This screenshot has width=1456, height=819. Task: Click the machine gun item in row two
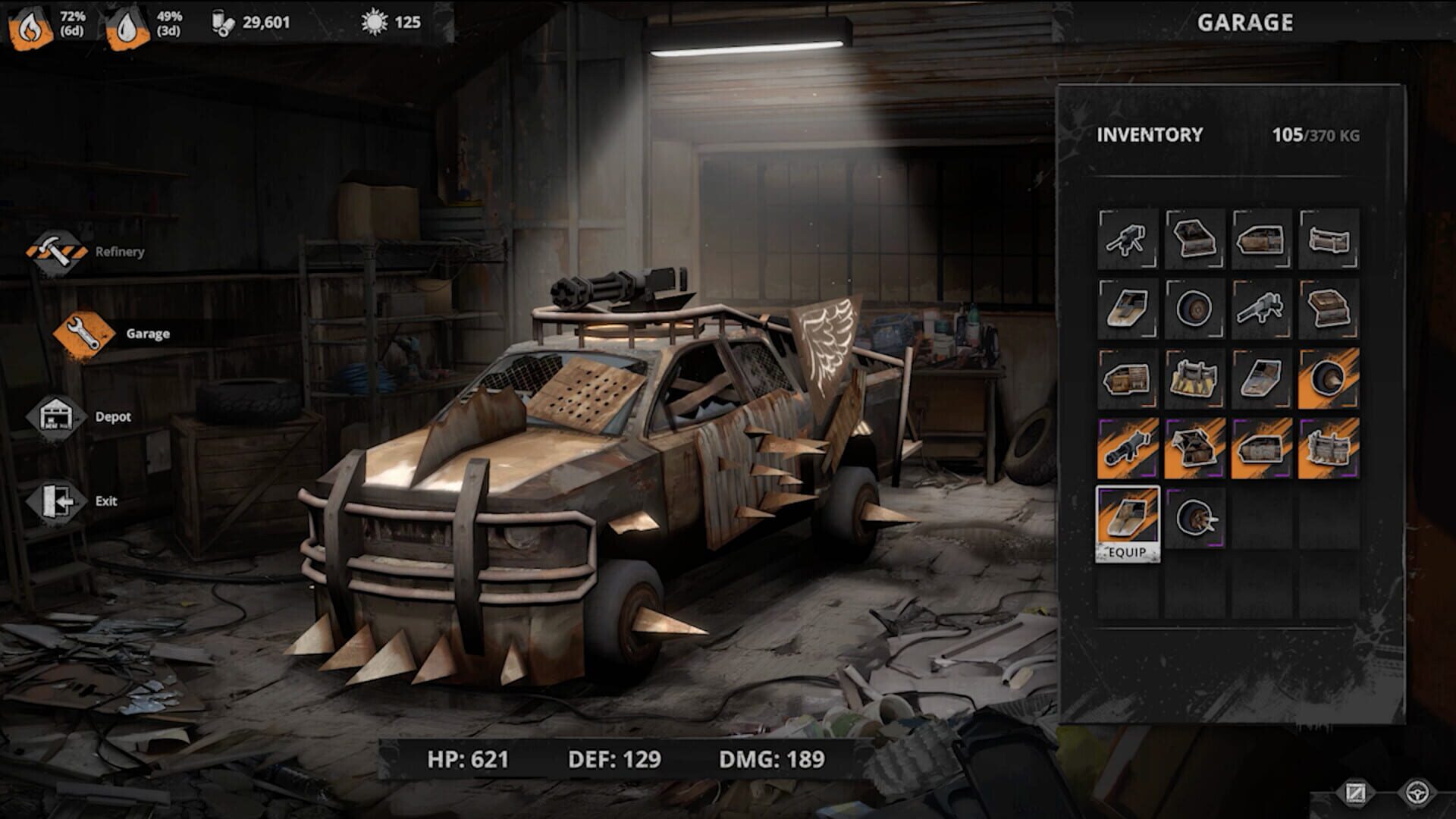pyautogui.click(x=1260, y=308)
